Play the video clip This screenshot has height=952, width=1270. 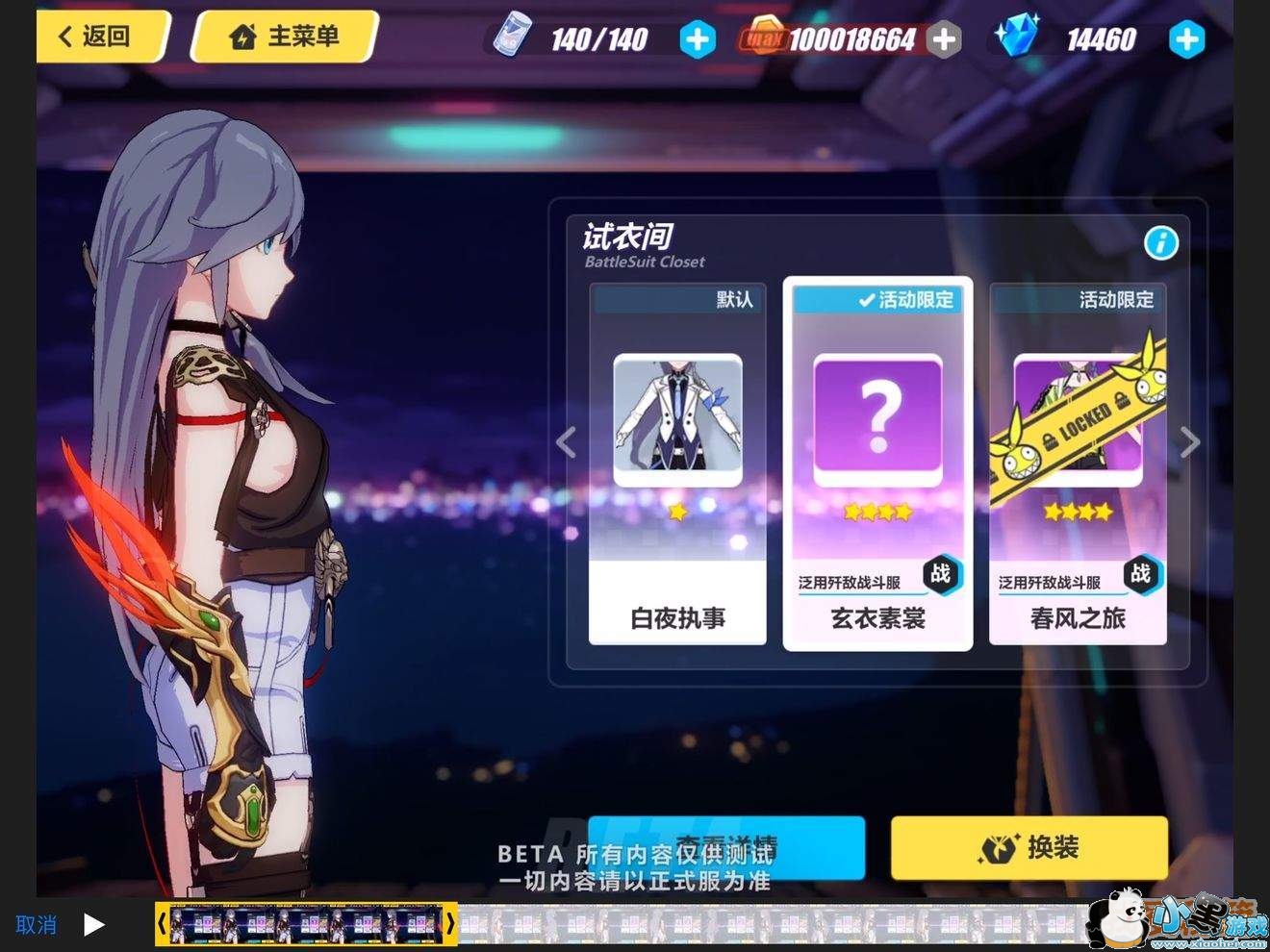click(x=94, y=925)
